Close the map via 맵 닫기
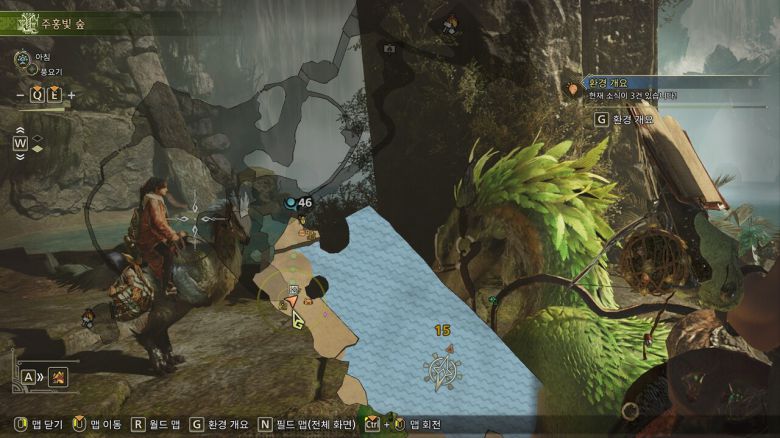Screen dimensions: 780x438 click(x=38, y=424)
